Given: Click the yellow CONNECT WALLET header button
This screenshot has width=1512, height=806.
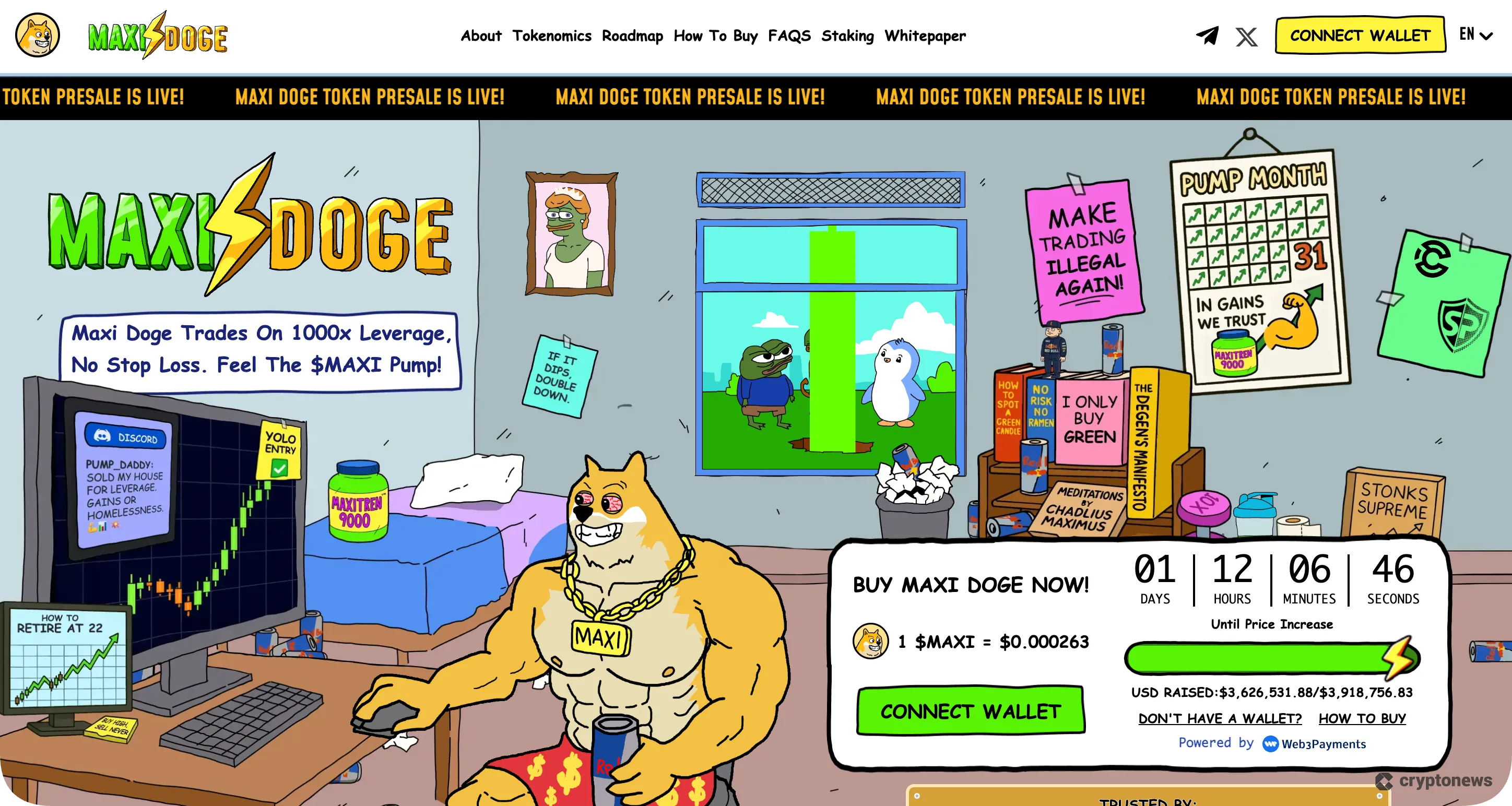Looking at the screenshot, I should coord(1360,34).
